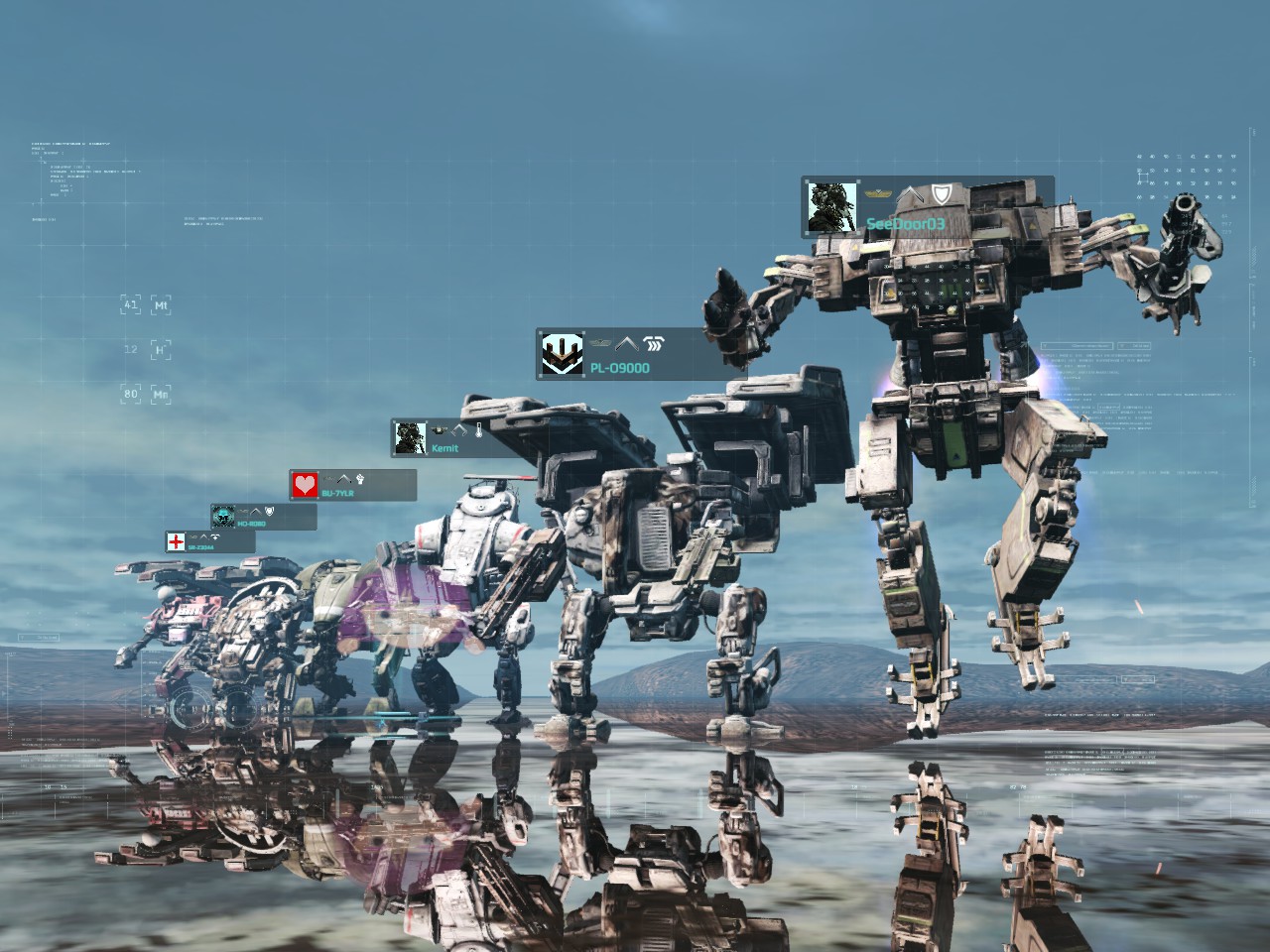Viewport: 1270px width, 952px height.
Task: Click the gold wings rank badge on SeeDoor03's nameplate
Action: [x=878, y=192]
